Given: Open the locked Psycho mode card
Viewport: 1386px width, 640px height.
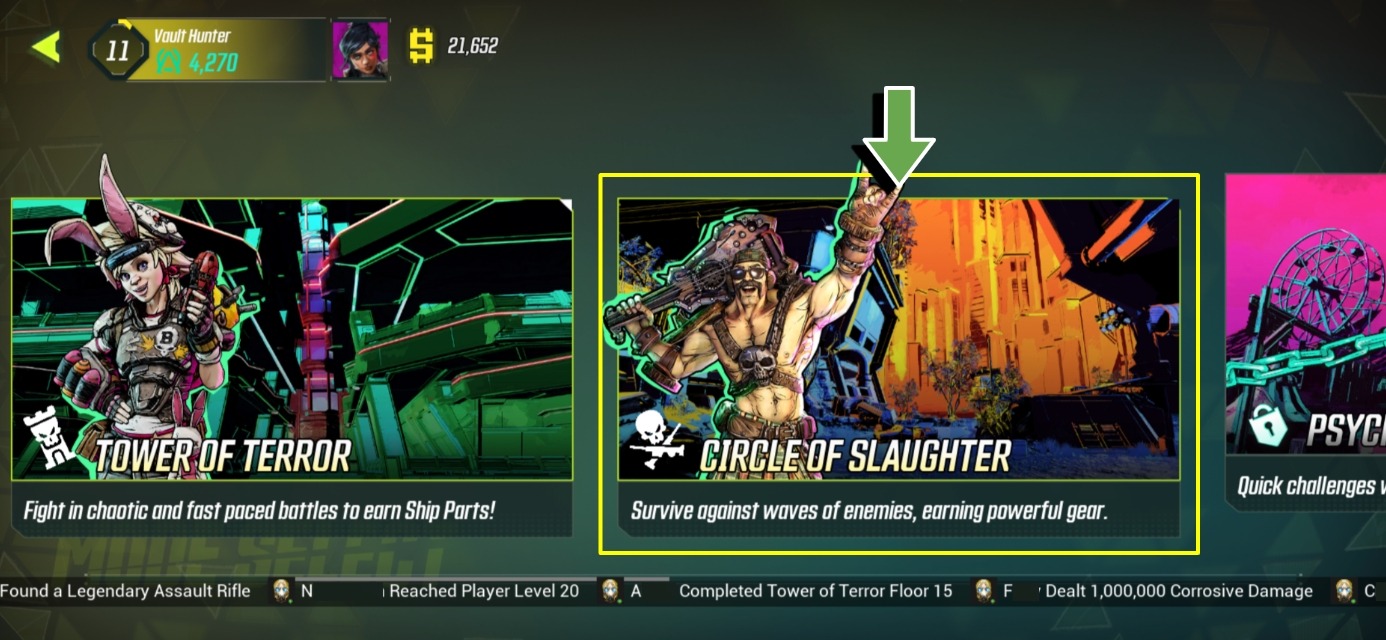Looking at the screenshot, I should point(1306,340).
